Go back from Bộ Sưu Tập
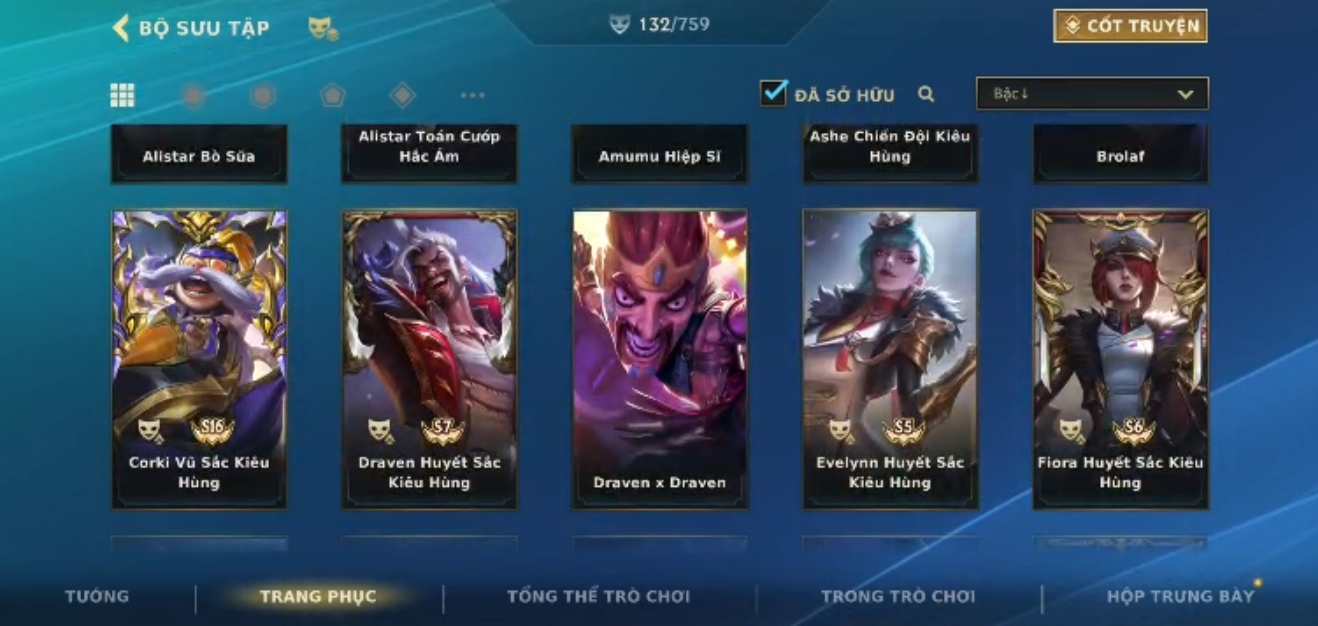Screen dimensions: 1318x626 click(x=121, y=28)
